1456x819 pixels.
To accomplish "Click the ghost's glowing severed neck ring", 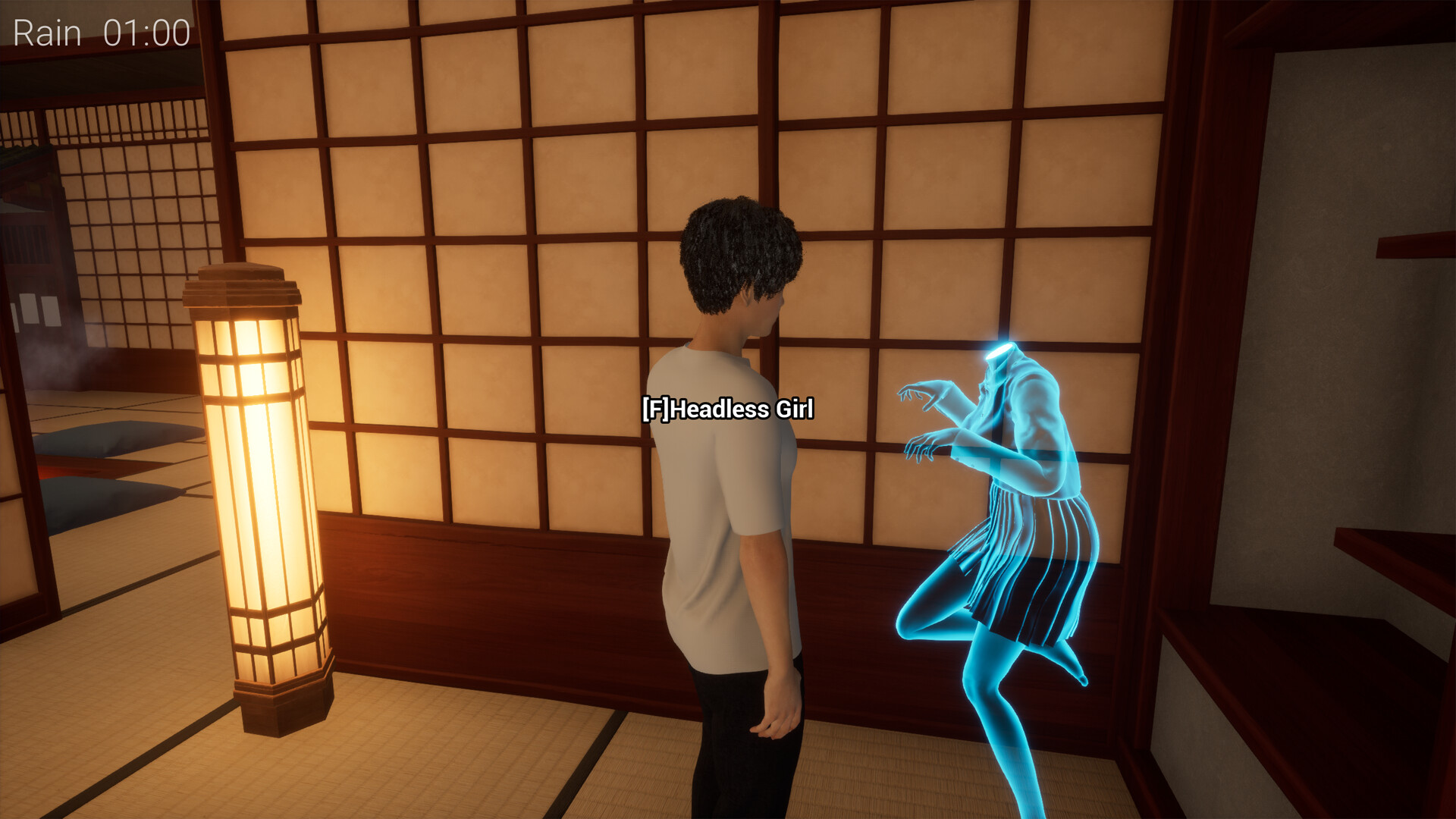I will pyautogui.click(x=1001, y=350).
